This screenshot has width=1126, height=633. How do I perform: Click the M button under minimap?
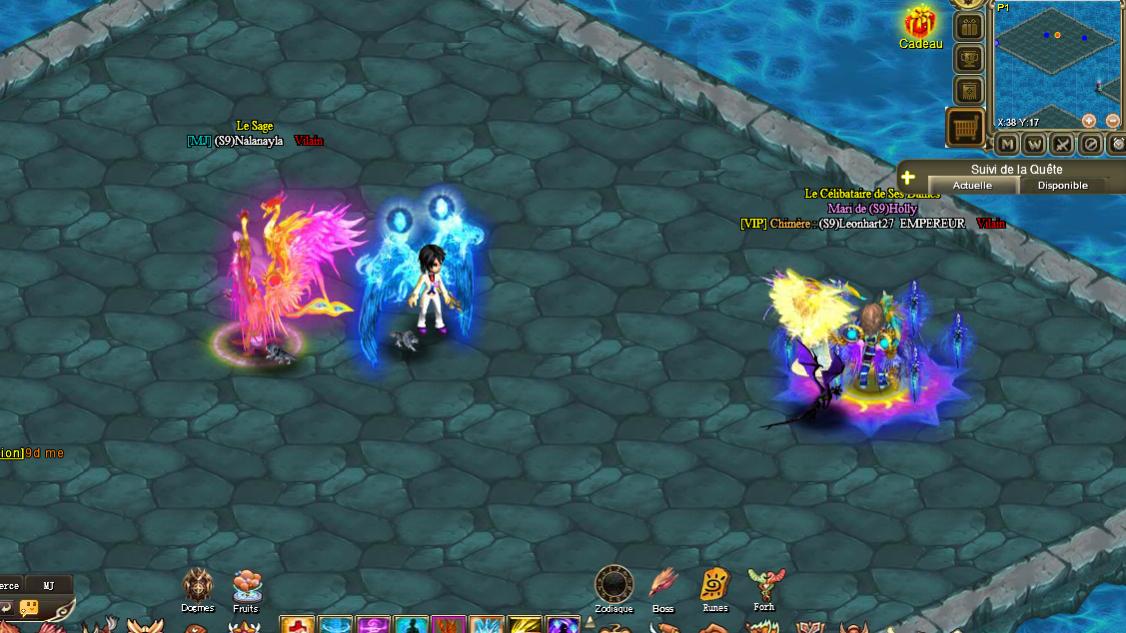(x=1007, y=144)
